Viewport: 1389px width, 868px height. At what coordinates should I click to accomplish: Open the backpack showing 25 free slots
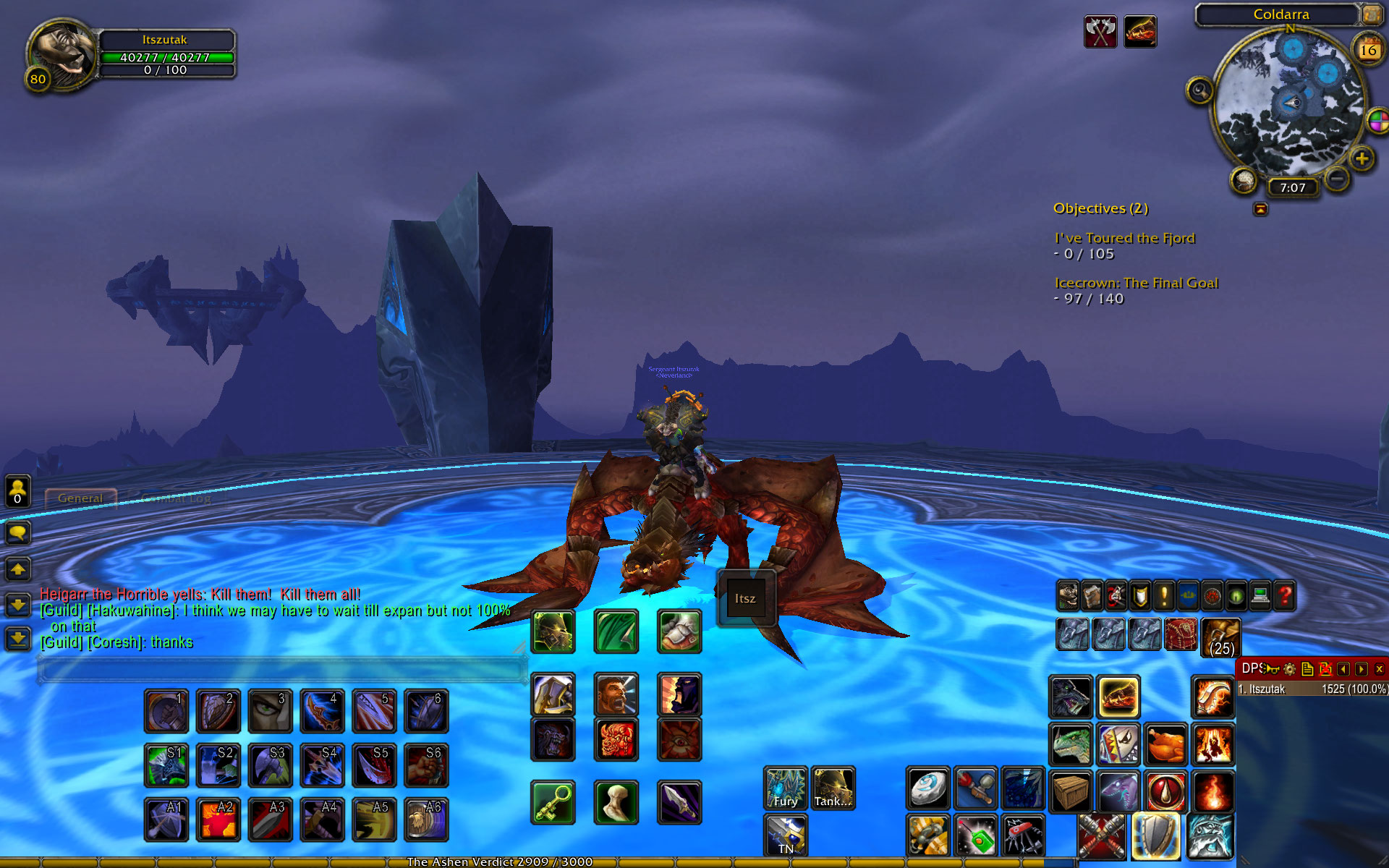click(x=1221, y=637)
